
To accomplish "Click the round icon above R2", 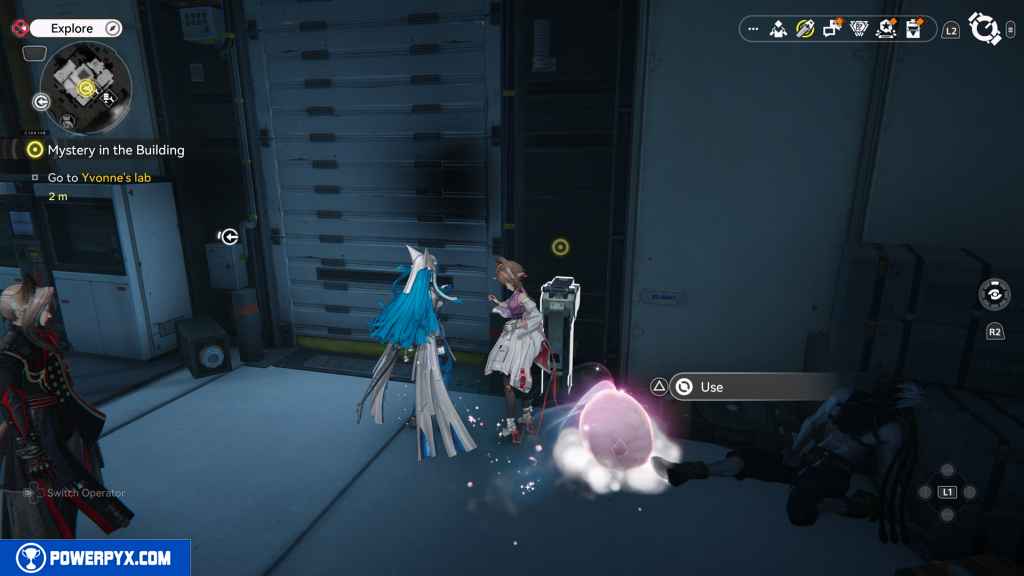I will (x=994, y=295).
